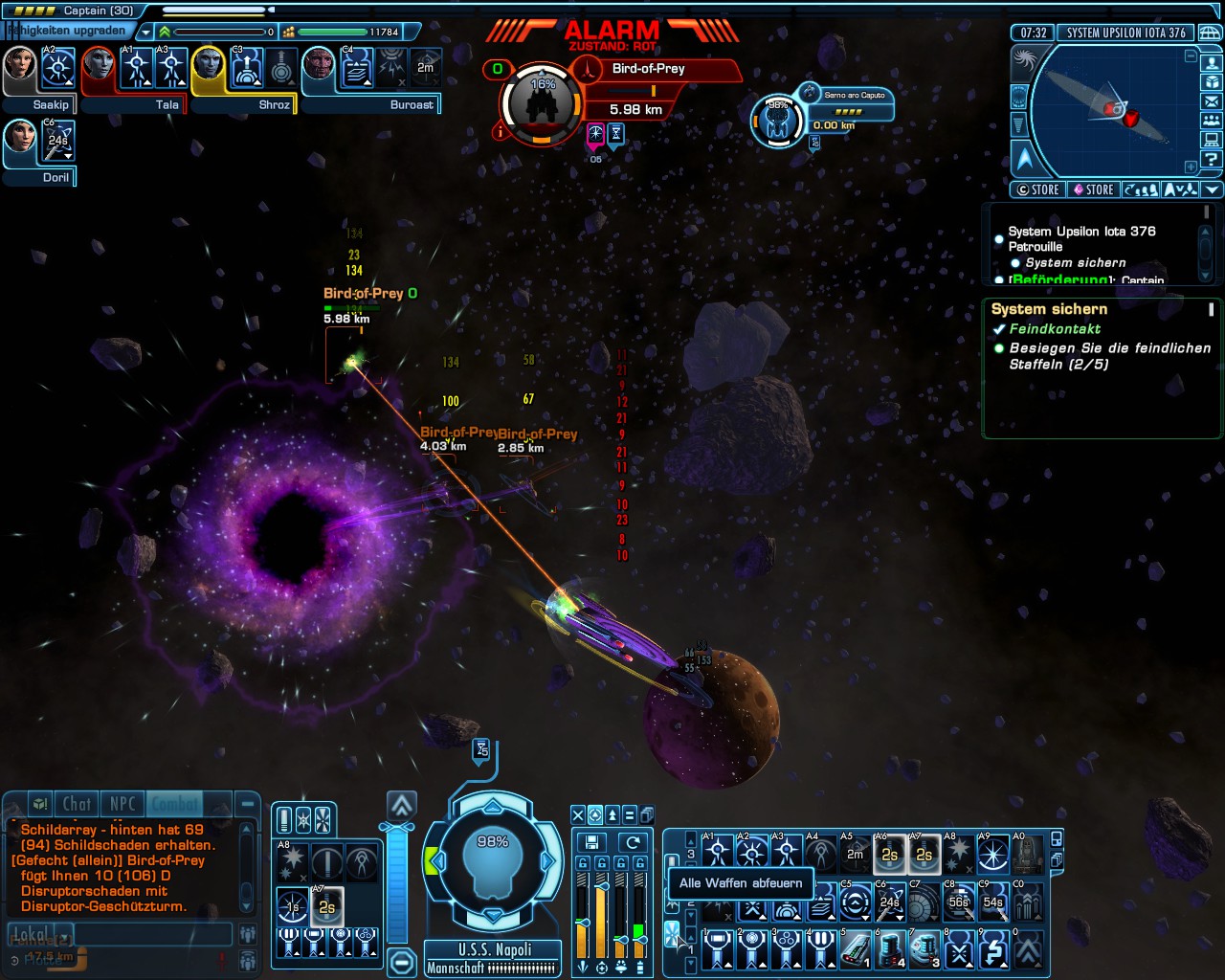The width and height of the screenshot is (1225, 980).
Task: Zoom in the minimap with plus button
Action: click(1191, 166)
